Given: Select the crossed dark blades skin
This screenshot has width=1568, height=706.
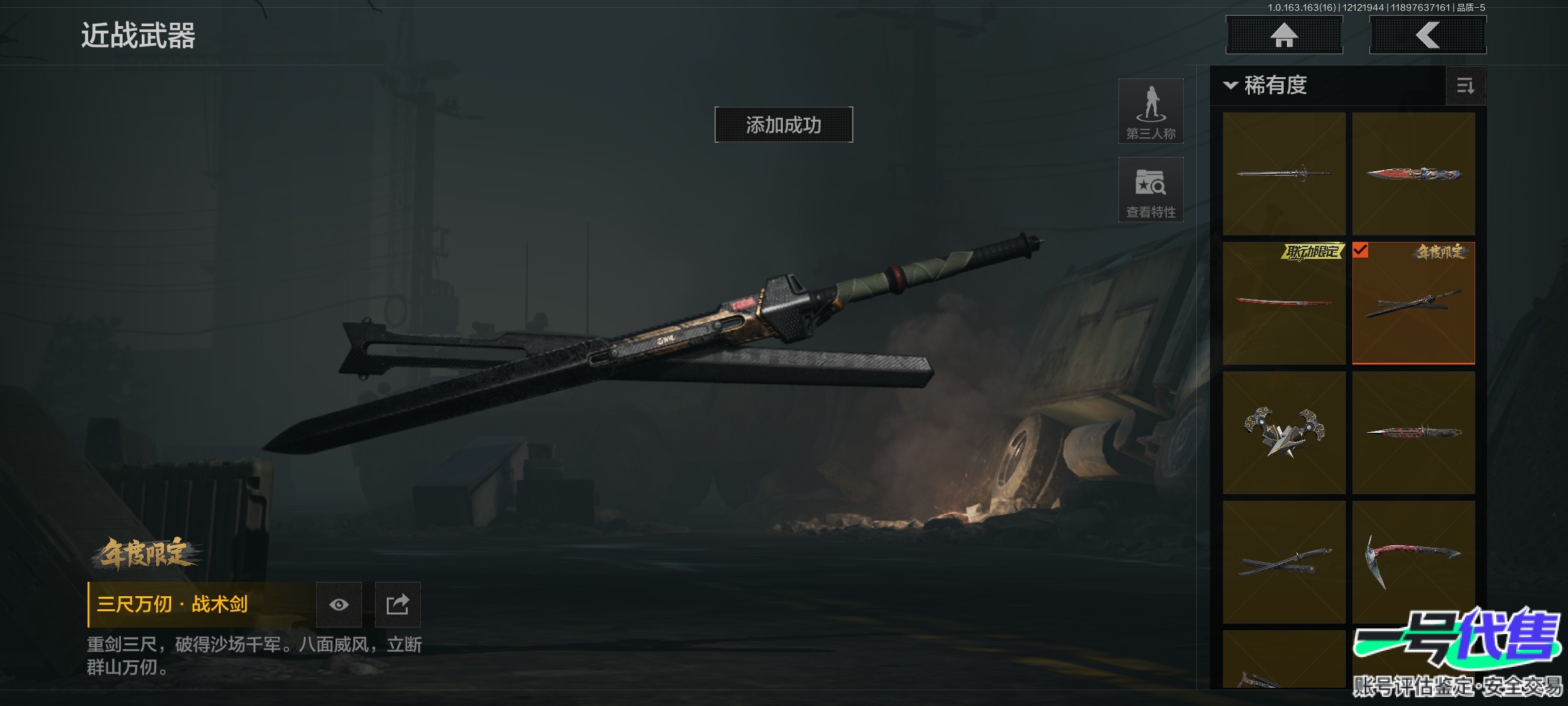Looking at the screenshot, I should point(1284,562).
